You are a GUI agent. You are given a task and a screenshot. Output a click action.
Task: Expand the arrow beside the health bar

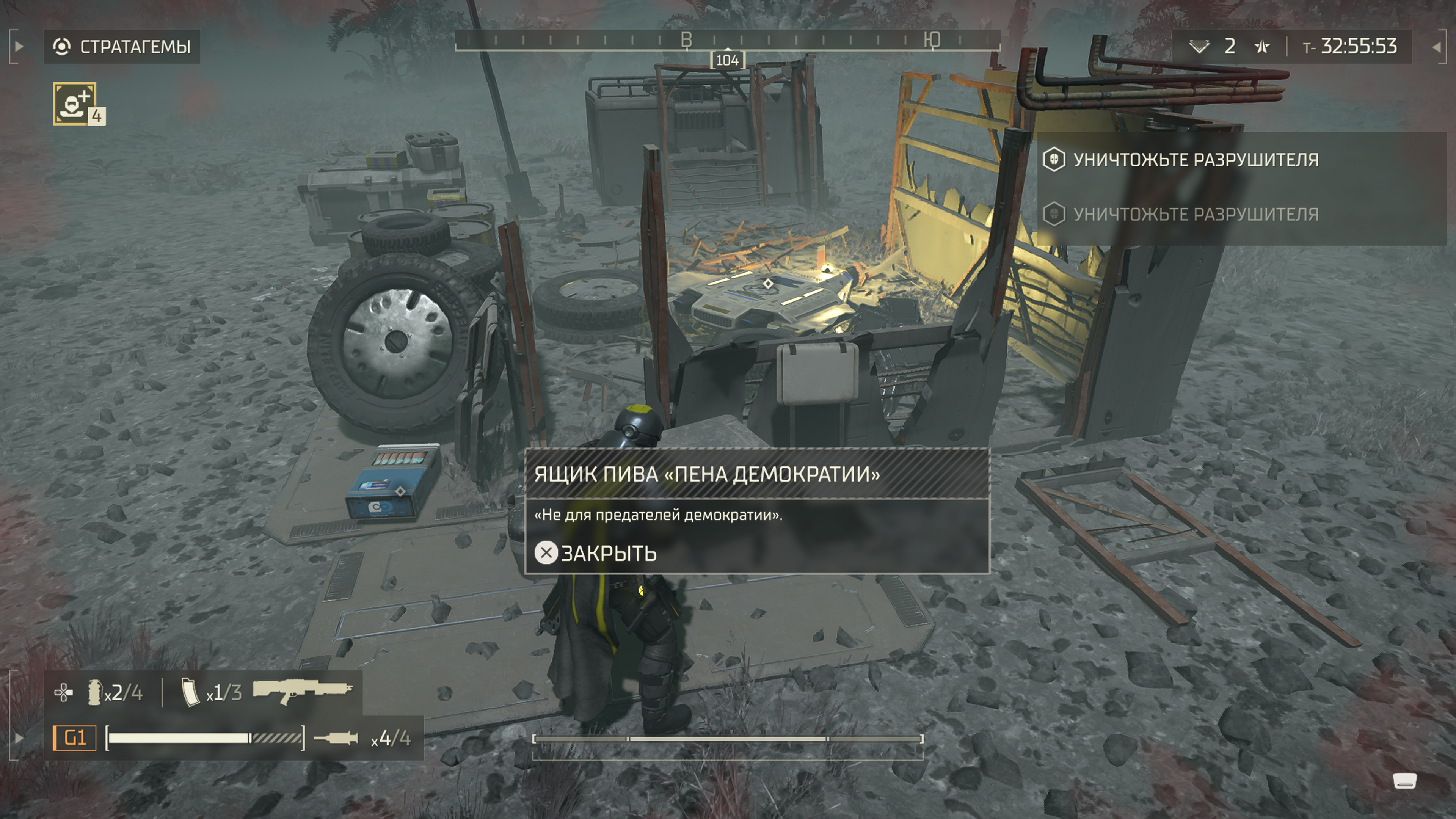pos(18,737)
